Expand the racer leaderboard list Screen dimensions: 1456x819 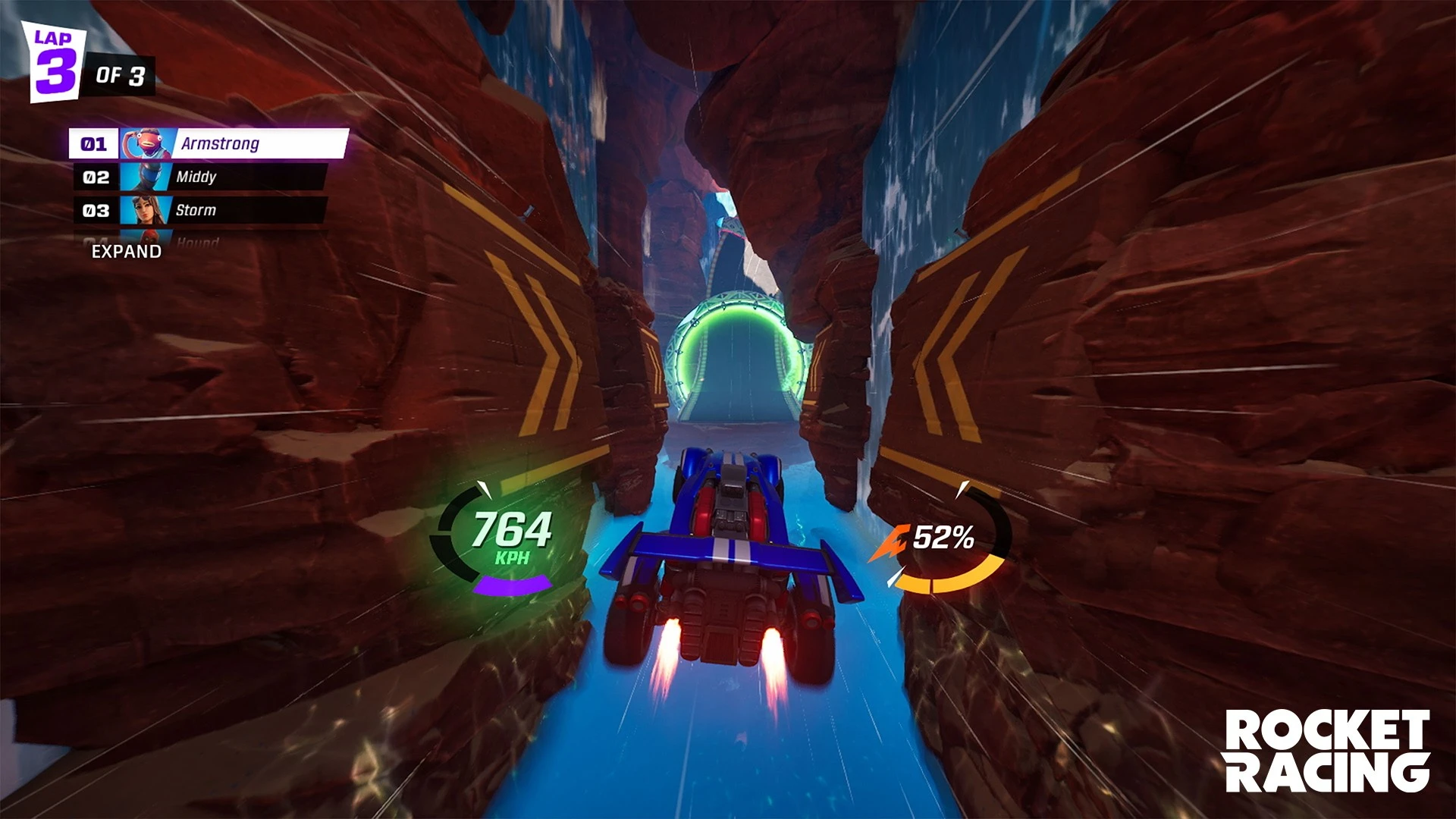pos(127,252)
